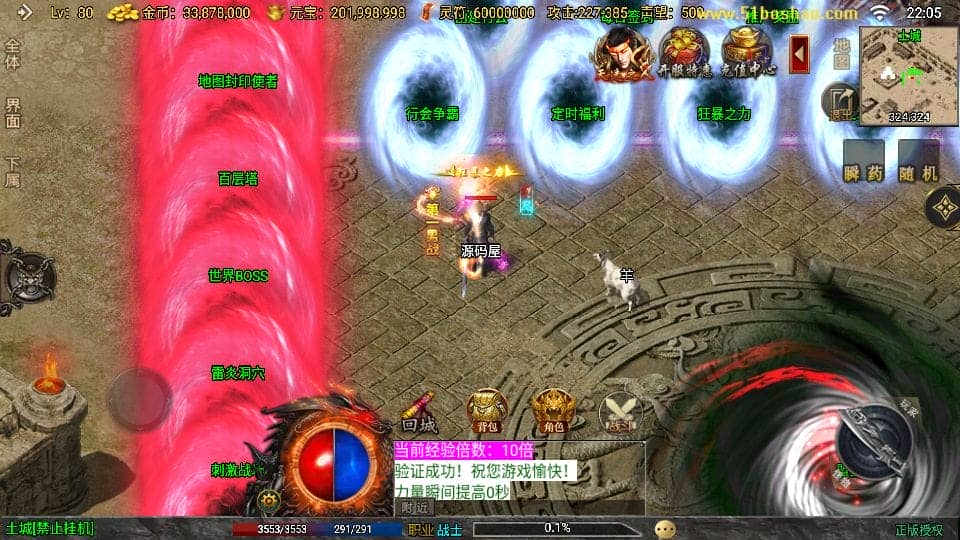Activate the 随机 random teleport slot
This screenshot has width=960, height=540.
tap(918, 162)
